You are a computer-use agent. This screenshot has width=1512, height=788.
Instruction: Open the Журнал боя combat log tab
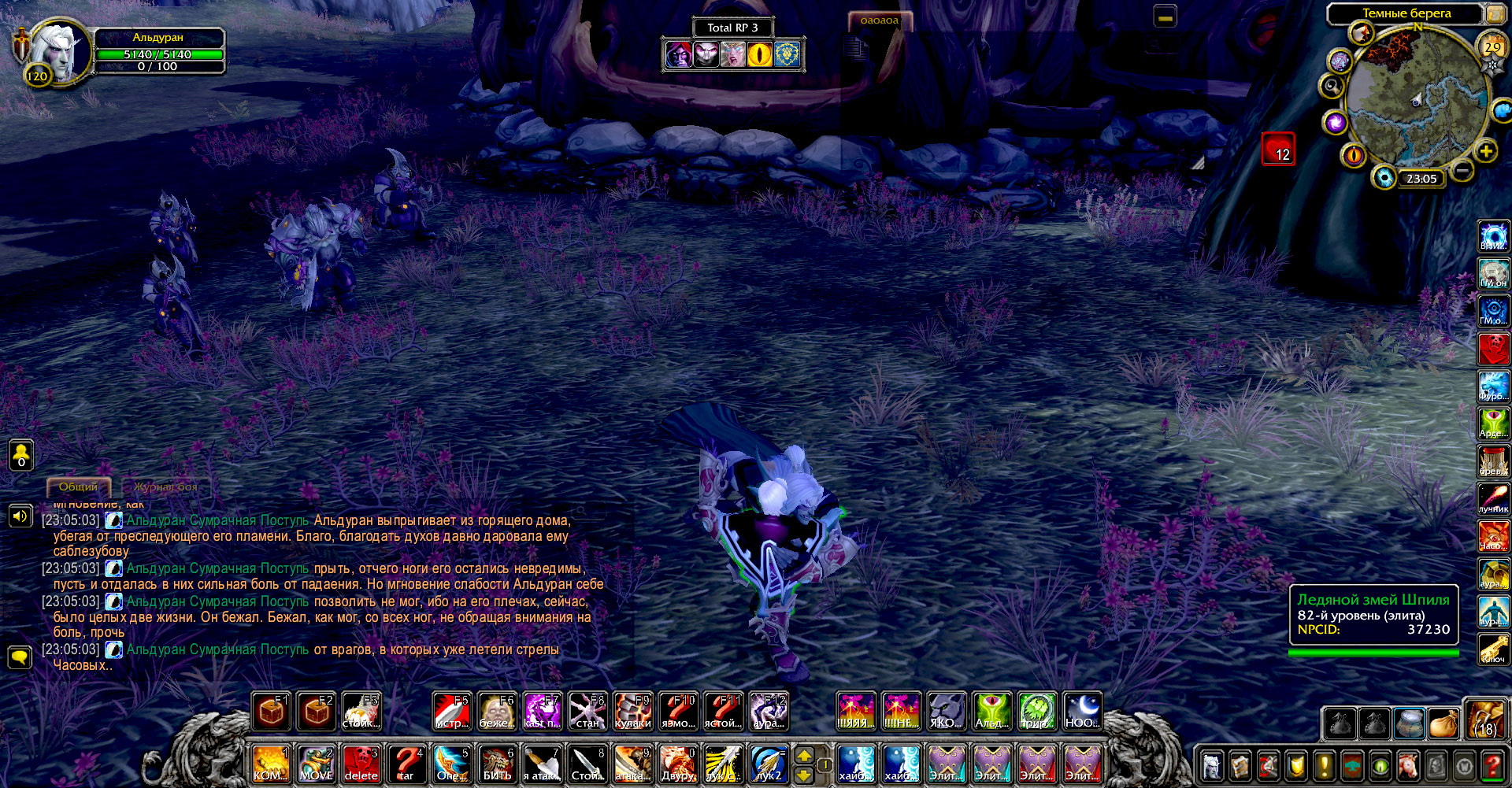point(165,487)
